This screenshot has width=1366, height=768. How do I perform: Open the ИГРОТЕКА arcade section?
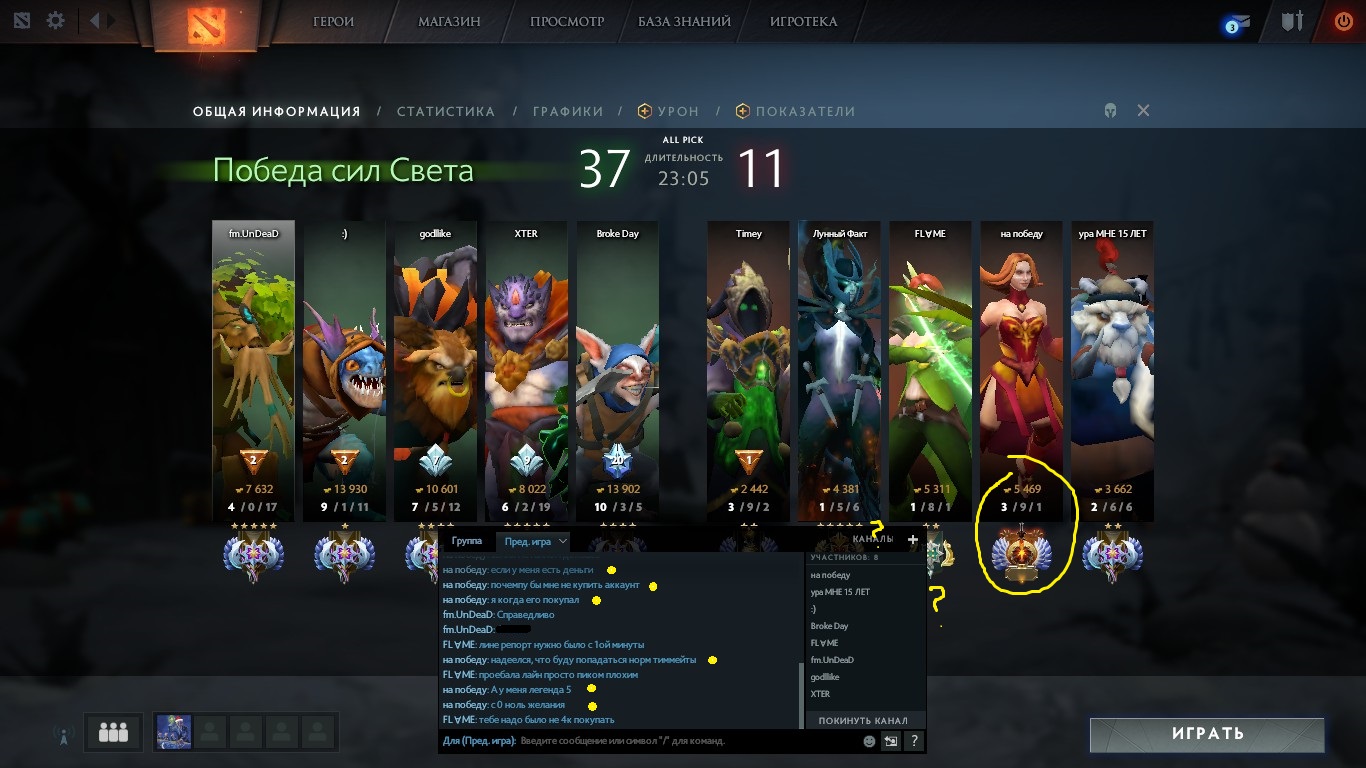[804, 21]
